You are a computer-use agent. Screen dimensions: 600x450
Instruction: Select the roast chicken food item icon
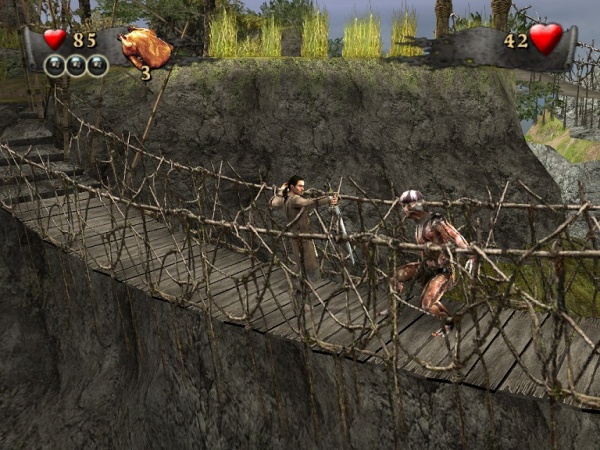[145, 47]
